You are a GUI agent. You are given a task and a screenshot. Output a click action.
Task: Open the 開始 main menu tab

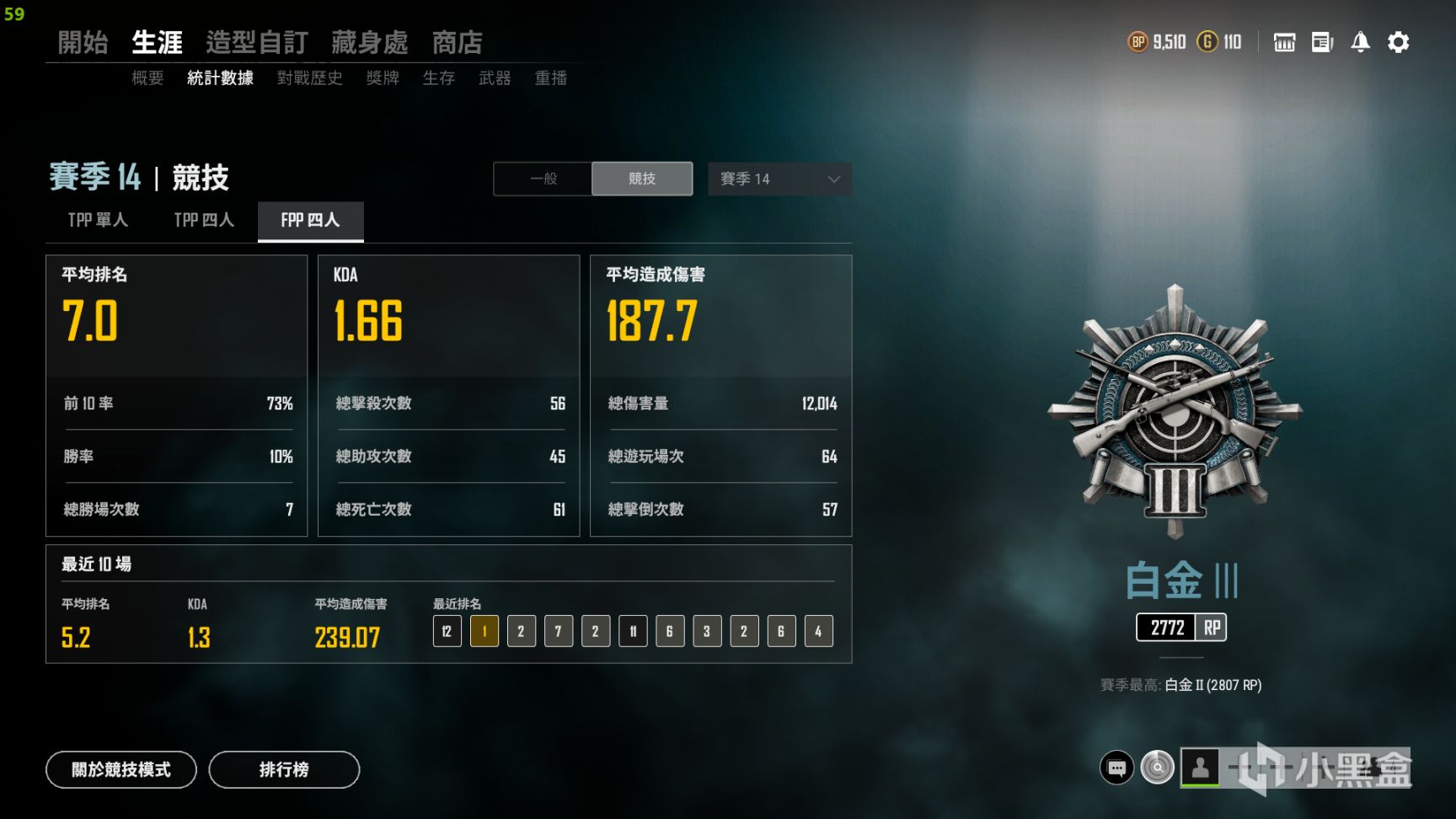[x=83, y=42]
